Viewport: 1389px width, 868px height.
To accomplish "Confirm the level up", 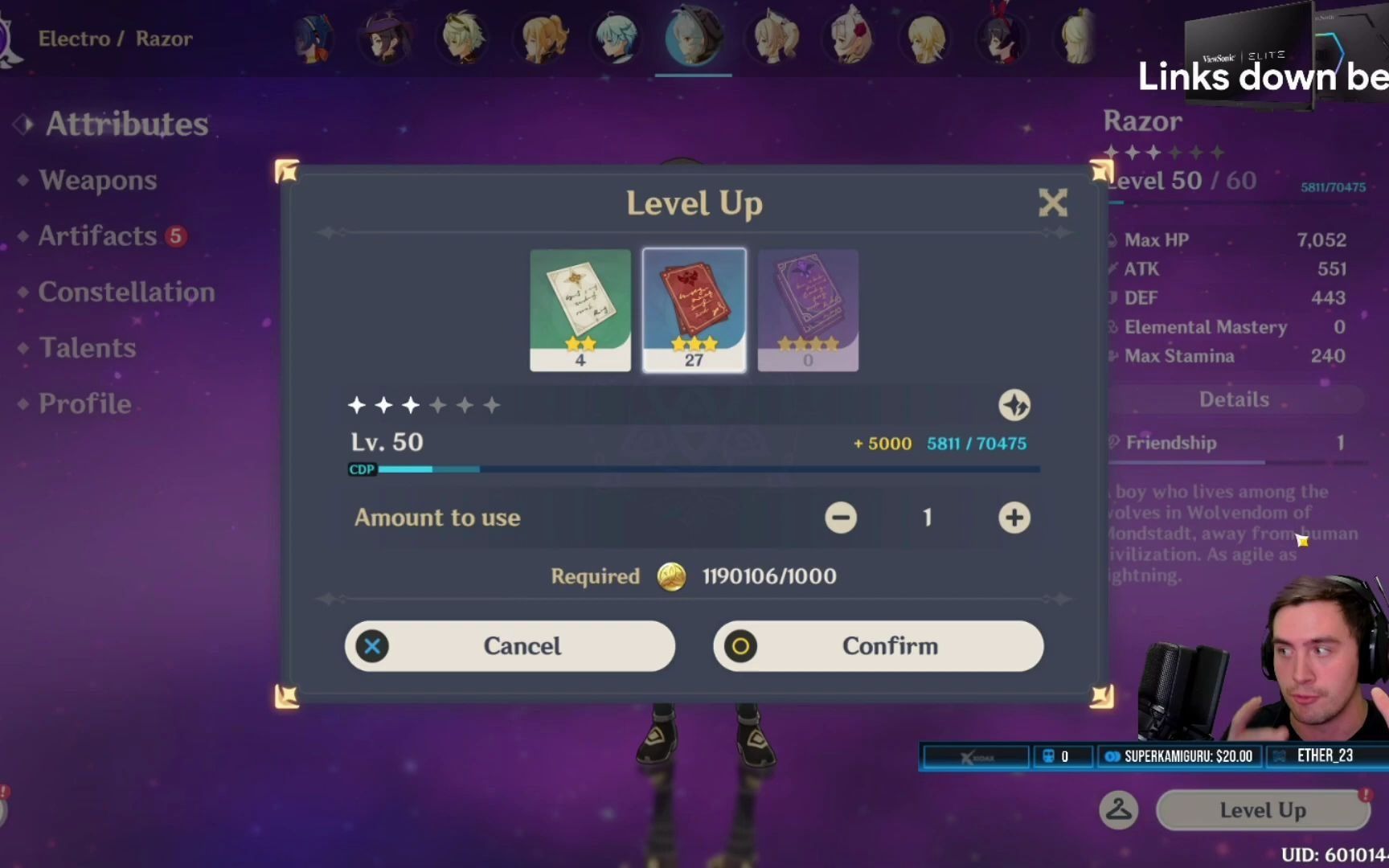I will pyautogui.click(x=878, y=646).
